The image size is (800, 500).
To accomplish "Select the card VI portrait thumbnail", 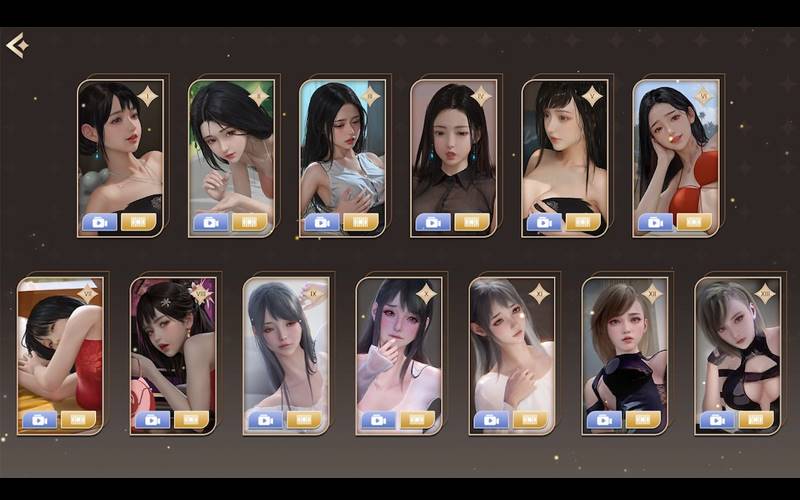I will [675, 150].
